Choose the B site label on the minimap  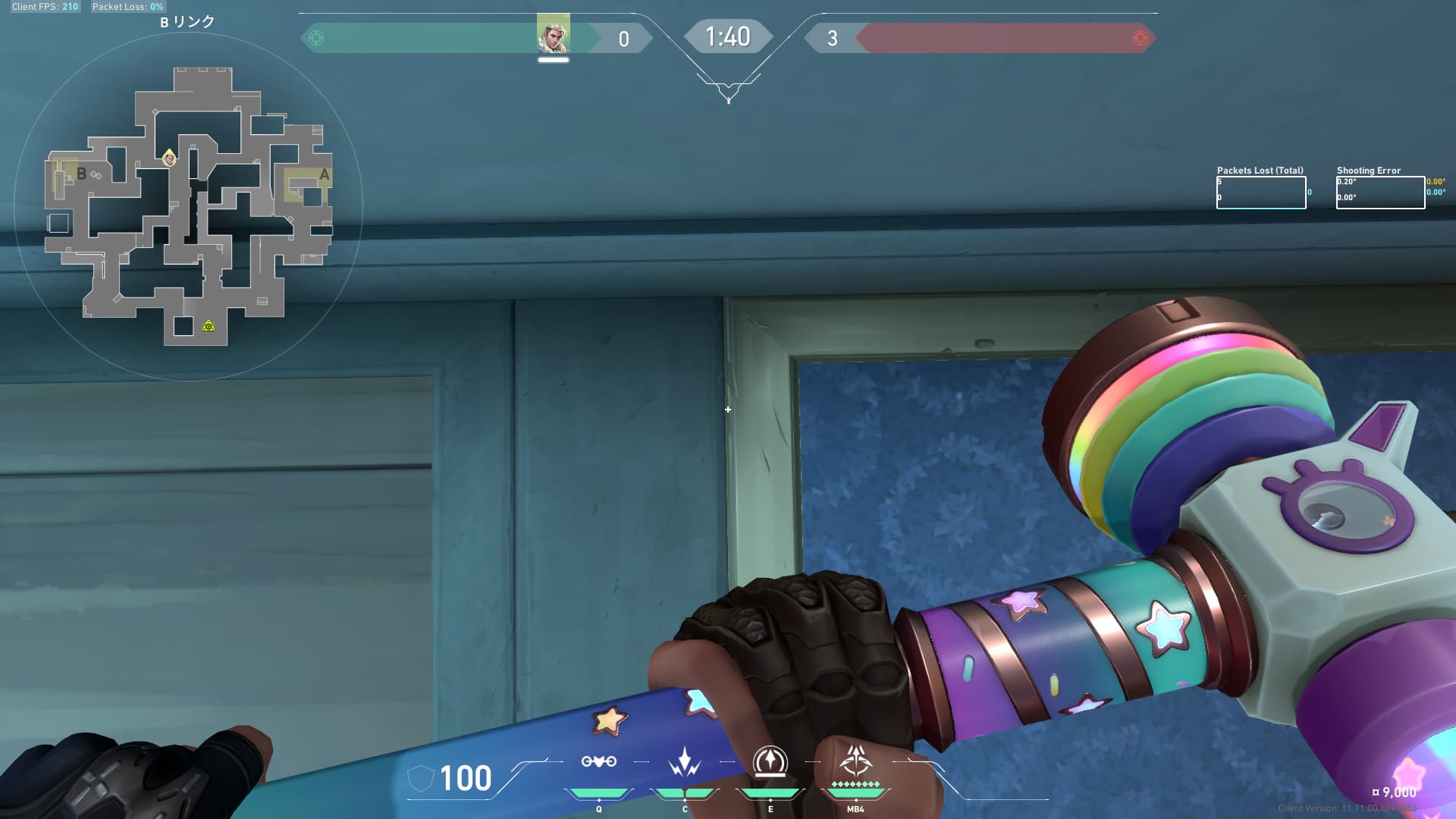tap(81, 174)
